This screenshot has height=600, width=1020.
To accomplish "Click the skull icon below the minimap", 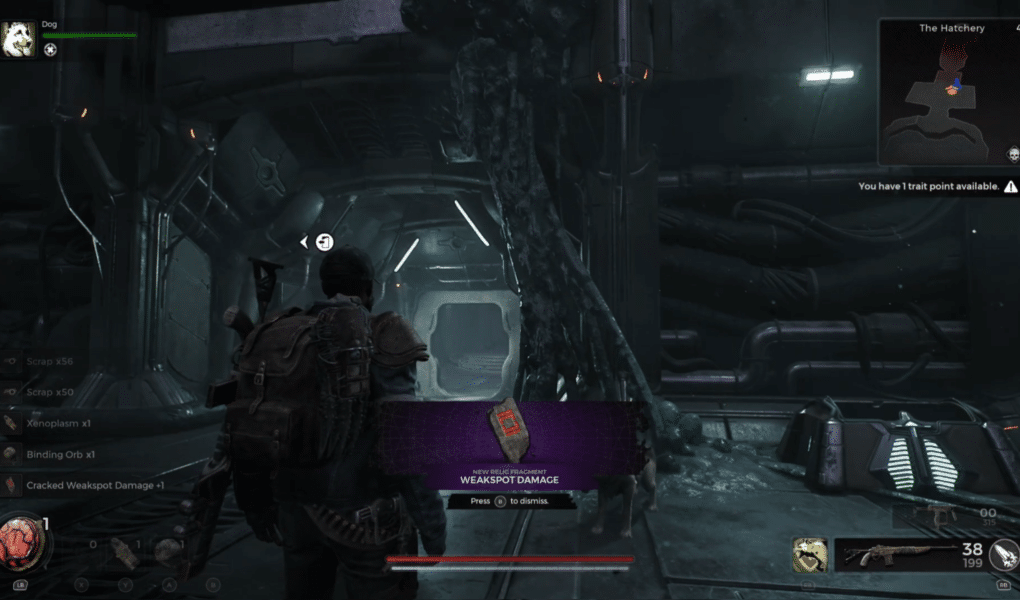I will 1012,155.
